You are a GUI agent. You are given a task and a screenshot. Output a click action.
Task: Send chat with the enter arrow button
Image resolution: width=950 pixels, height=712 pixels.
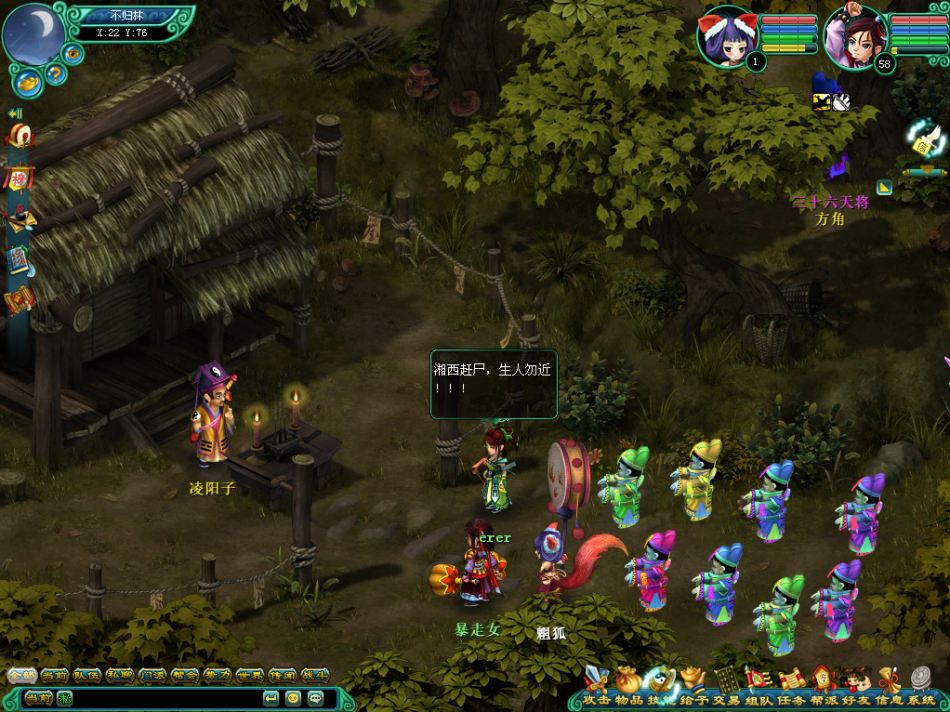[x=270, y=697]
